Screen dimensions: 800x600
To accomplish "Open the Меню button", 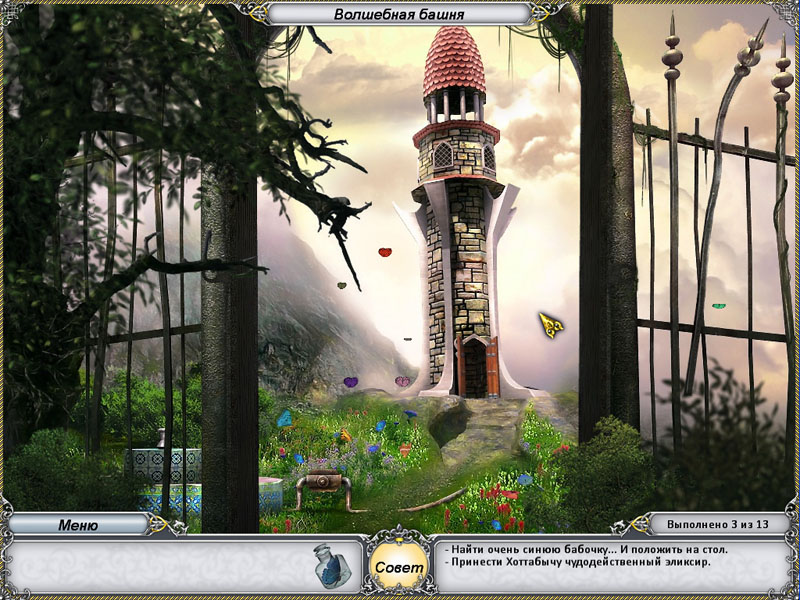I will (x=78, y=524).
